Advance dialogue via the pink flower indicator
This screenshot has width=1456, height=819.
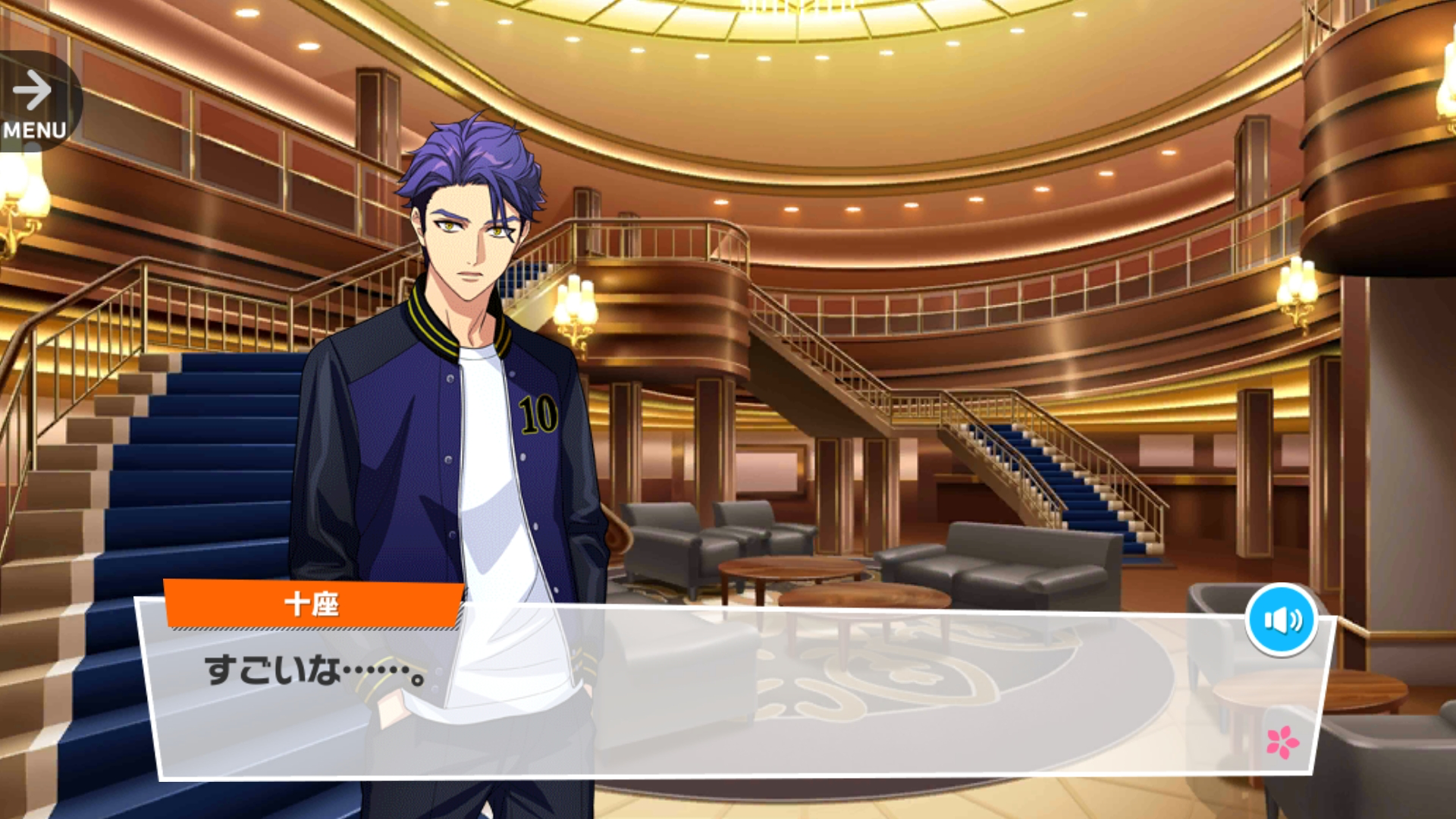[1282, 742]
